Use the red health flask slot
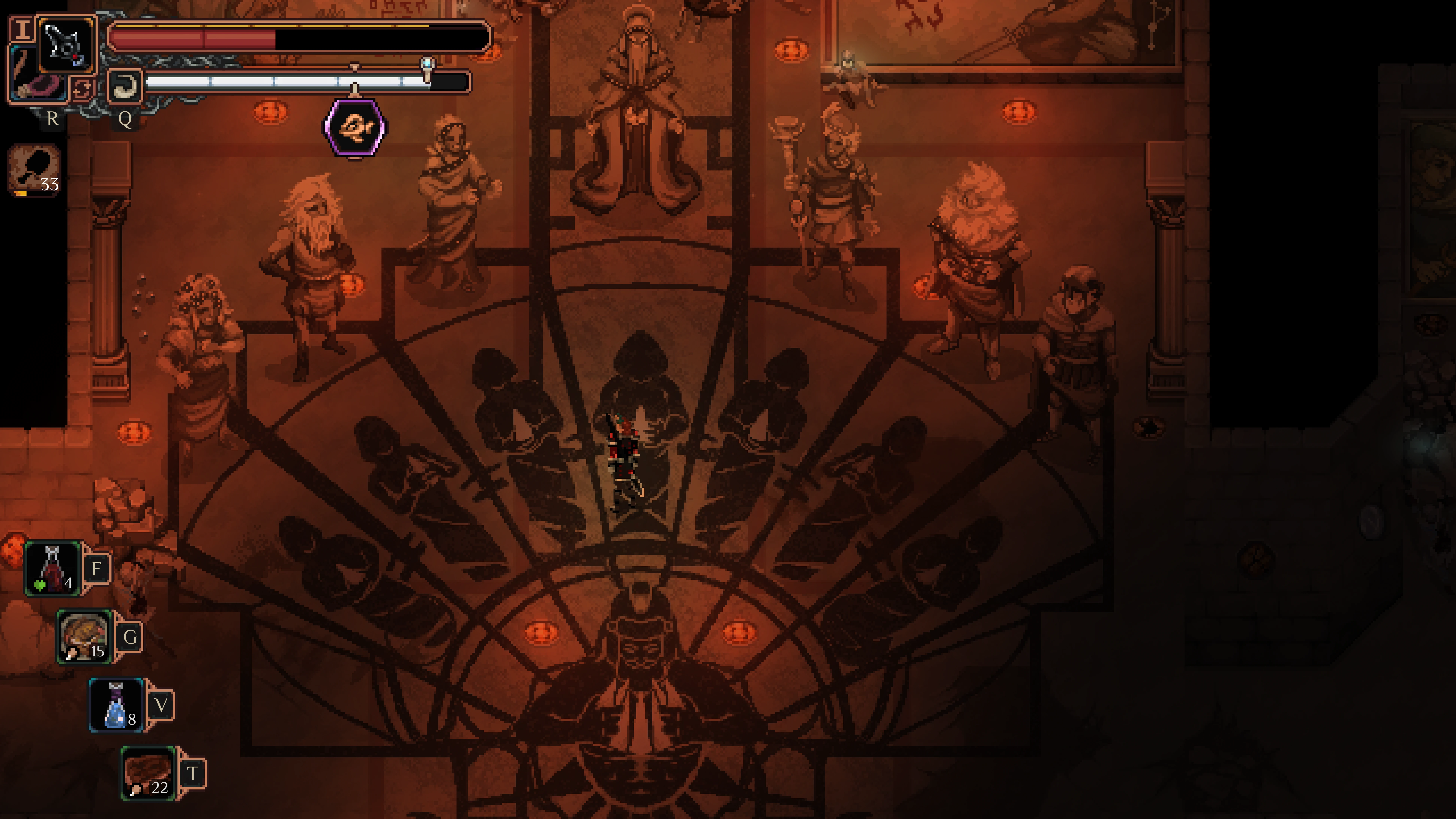Viewport: 1456px width, 819px height. pos(53,568)
